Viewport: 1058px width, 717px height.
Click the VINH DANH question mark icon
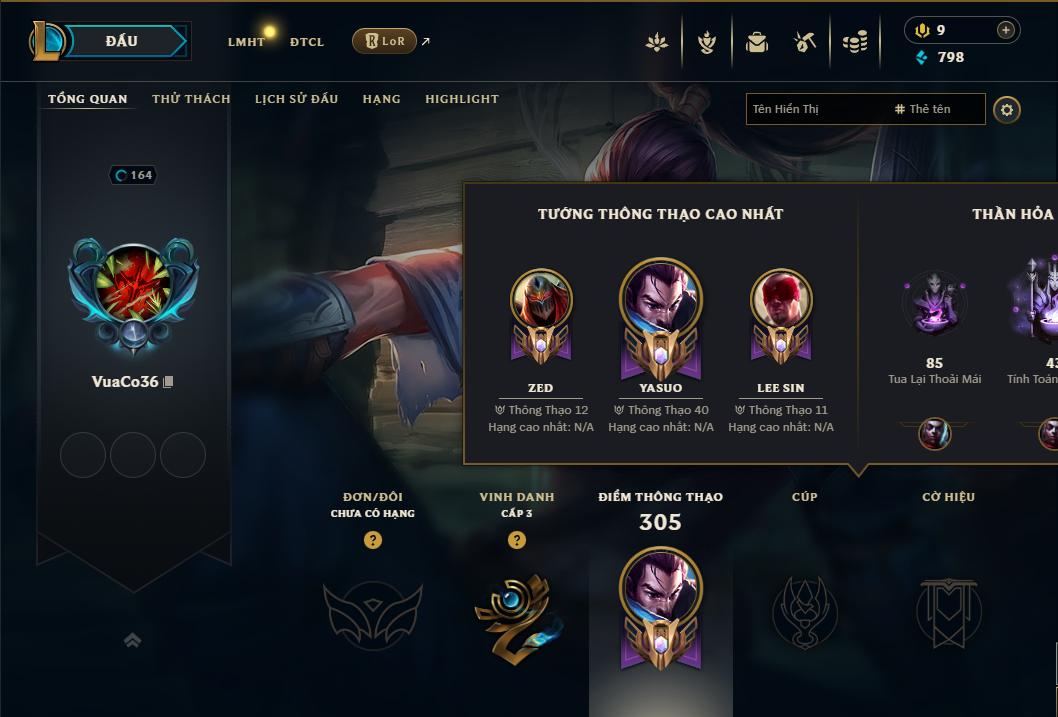coord(517,540)
